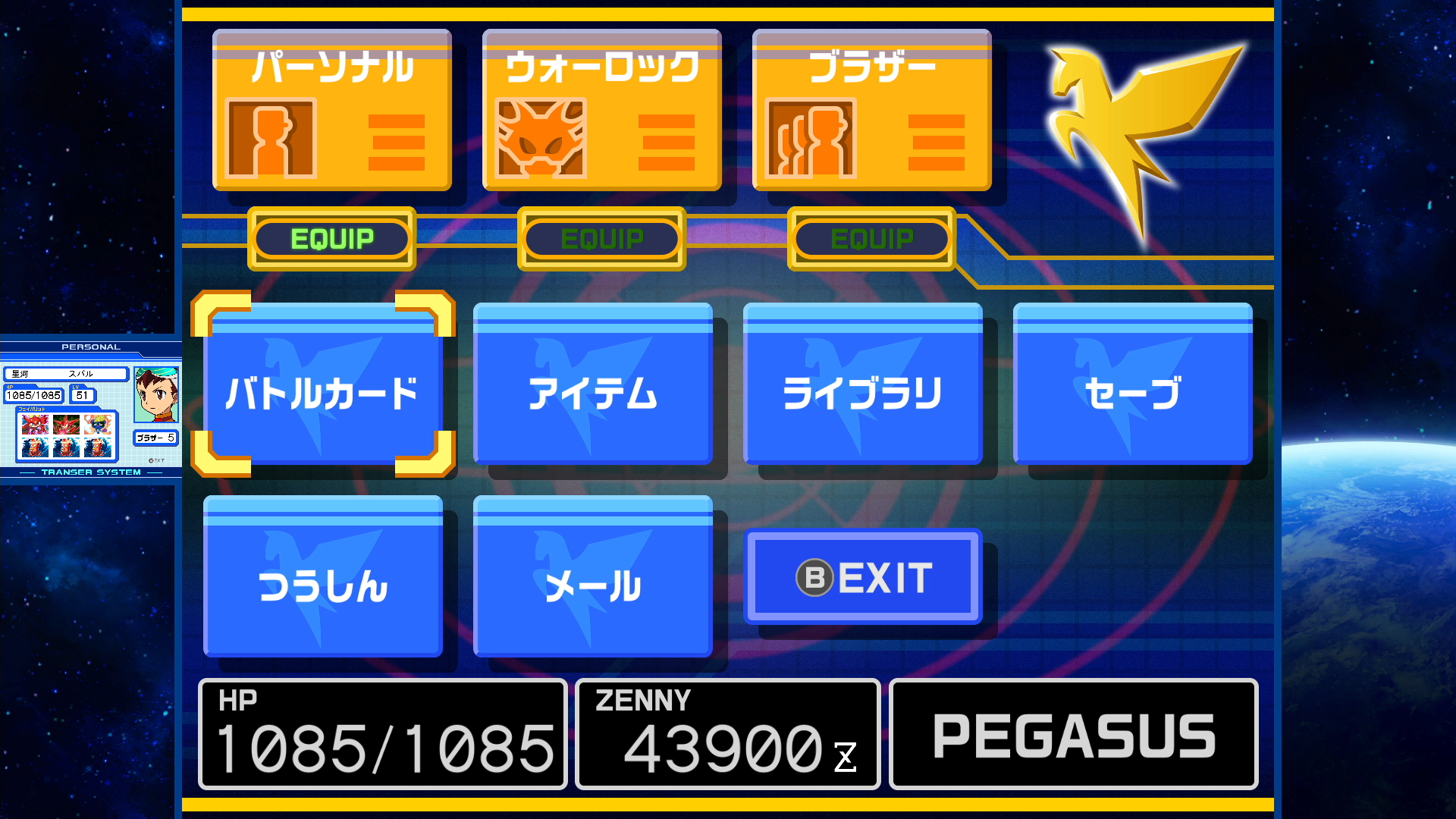
Task: Click the HP gauge in the sidebar
Action: point(33,394)
